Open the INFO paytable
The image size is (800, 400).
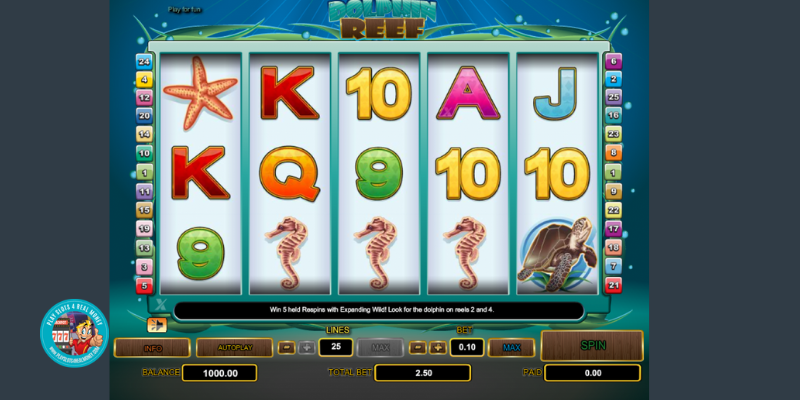pos(152,348)
